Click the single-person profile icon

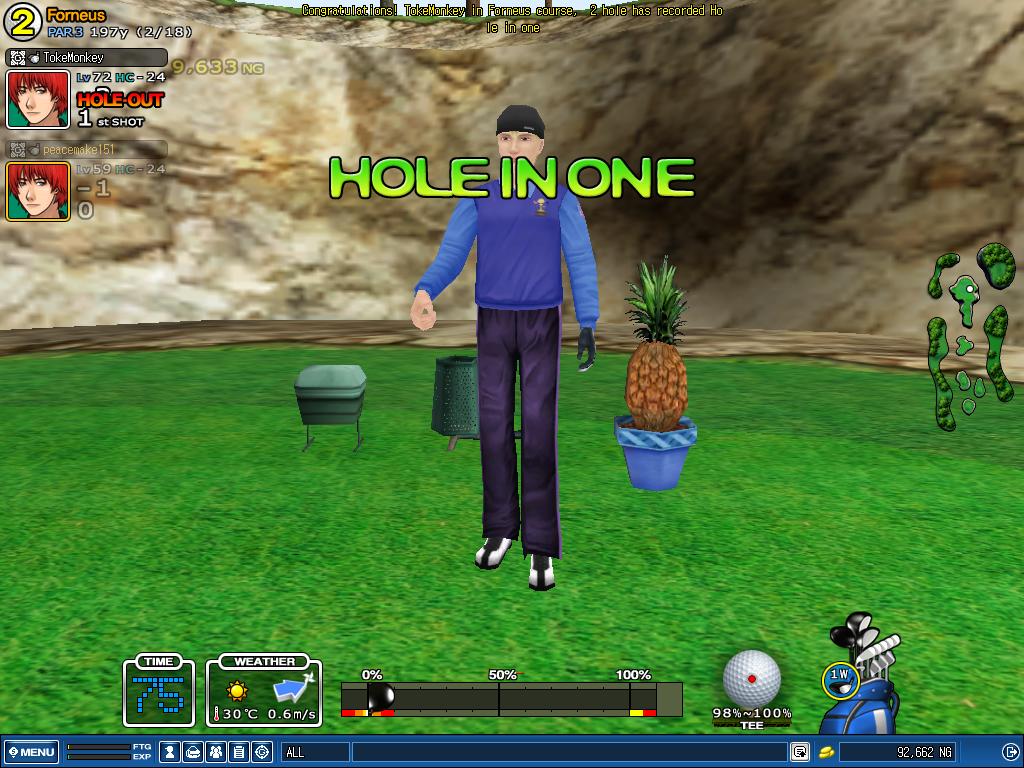tap(171, 752)
